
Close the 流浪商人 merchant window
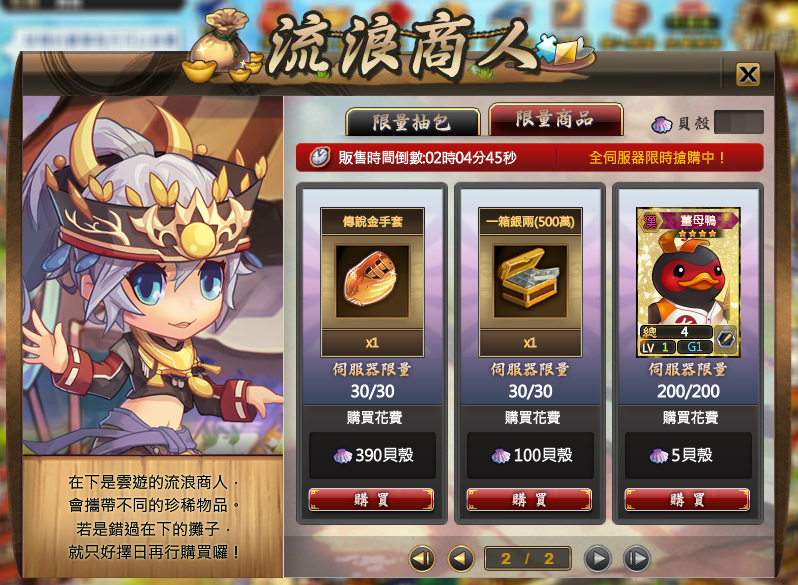coord(747,74)
